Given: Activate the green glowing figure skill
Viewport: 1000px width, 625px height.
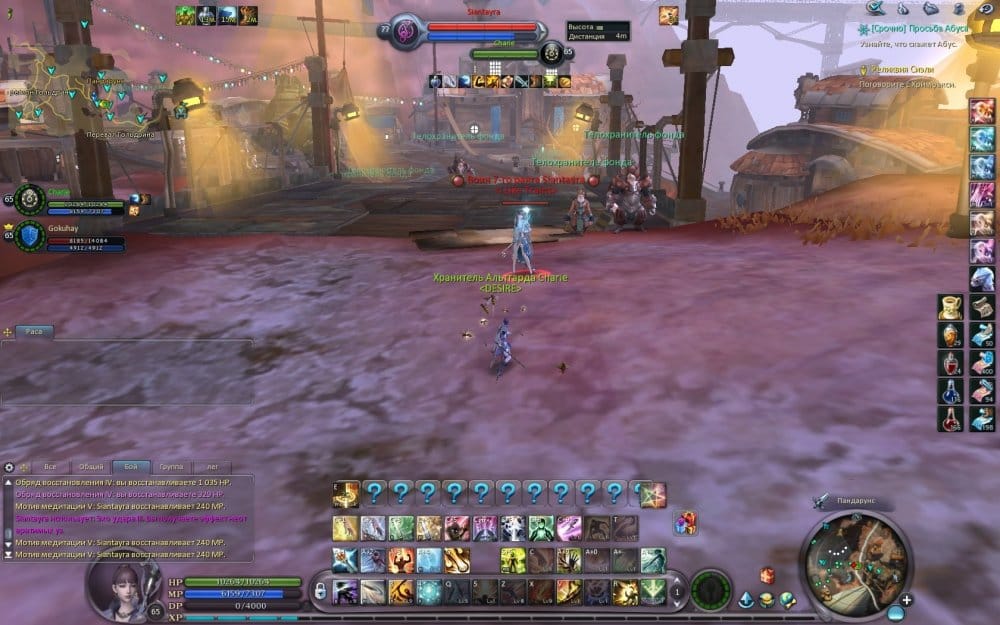Looking at the screenshot, I should pyautogui.click(x=541, y=528).
